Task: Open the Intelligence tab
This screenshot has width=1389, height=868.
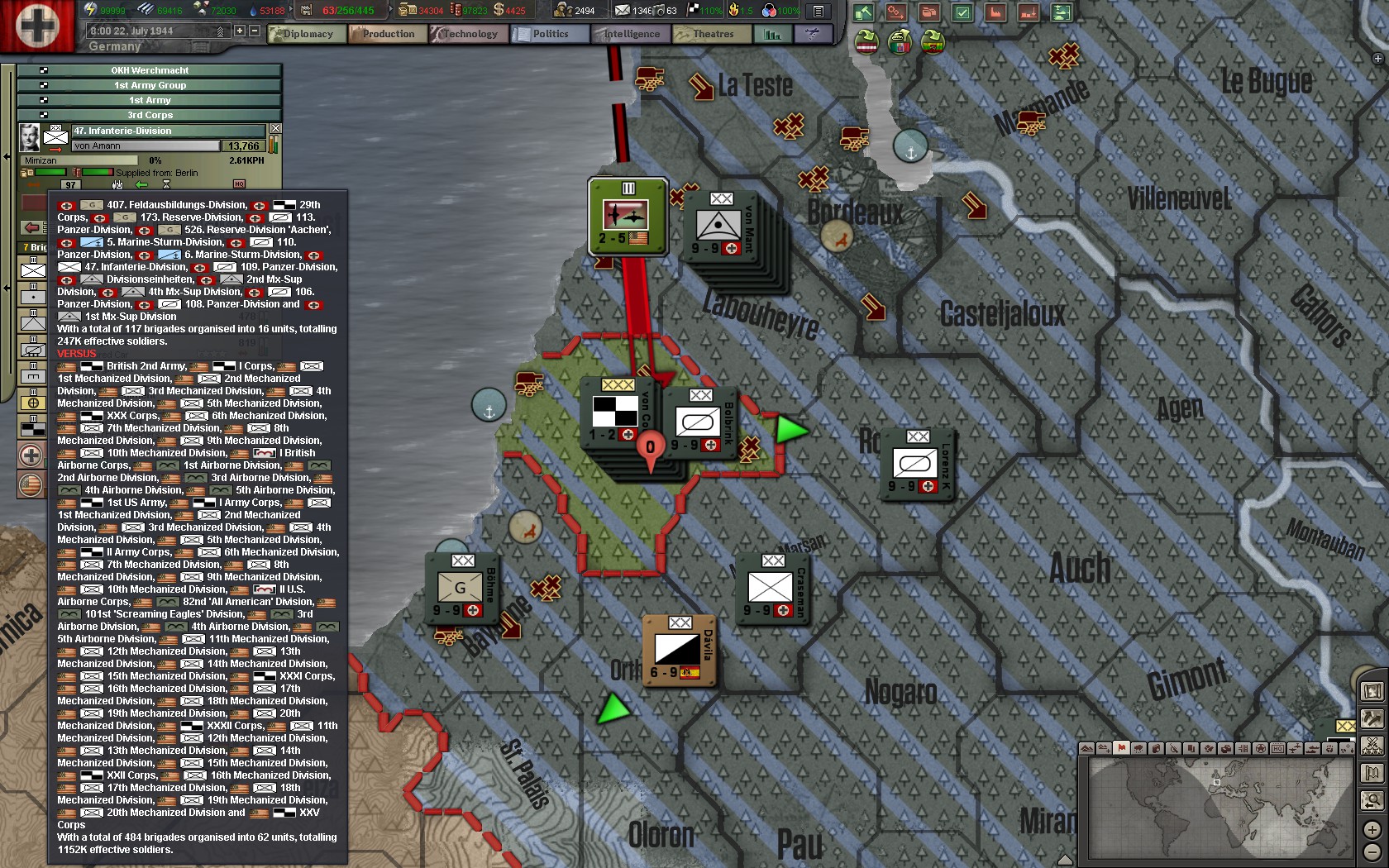Action: 630,34
